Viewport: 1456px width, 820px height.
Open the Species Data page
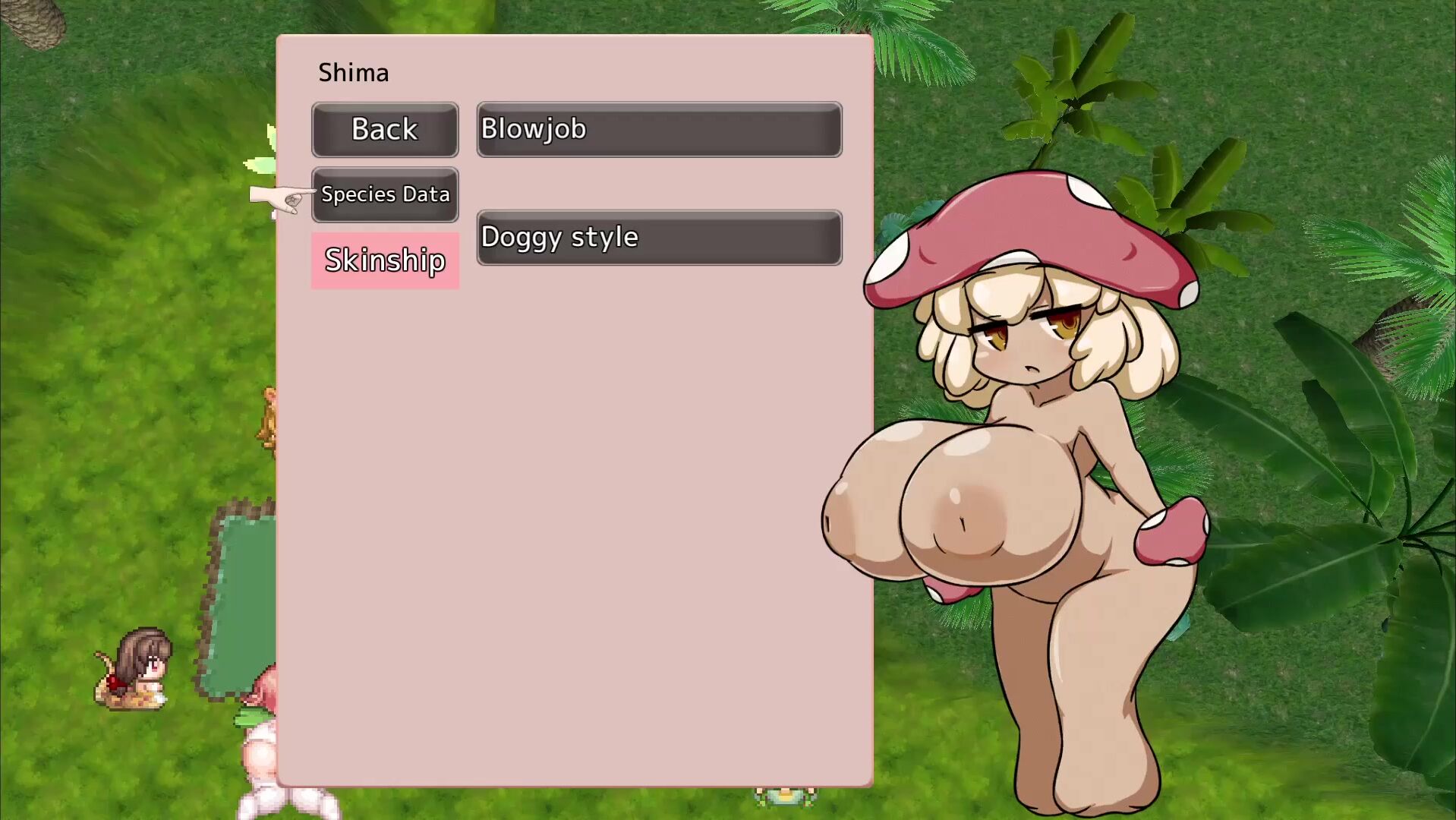click(x=385, y=194)
